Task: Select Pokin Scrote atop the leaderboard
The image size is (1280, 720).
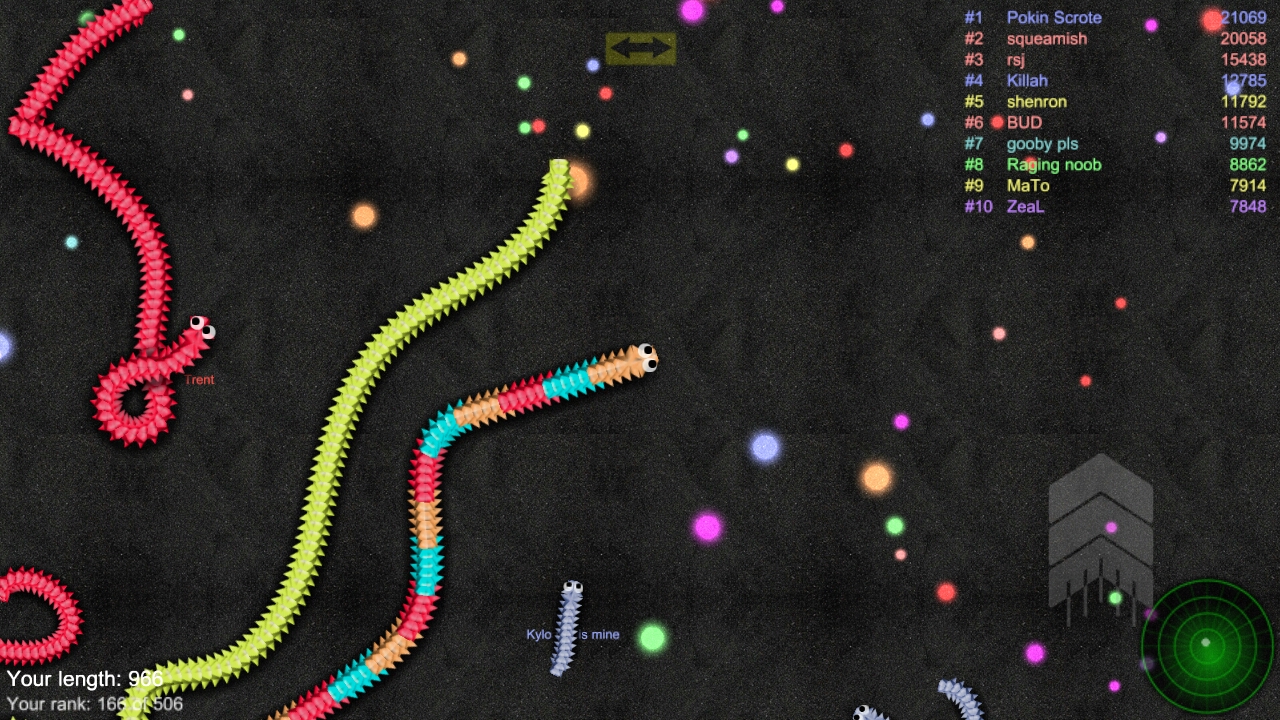Action: tap(1053, 17)
